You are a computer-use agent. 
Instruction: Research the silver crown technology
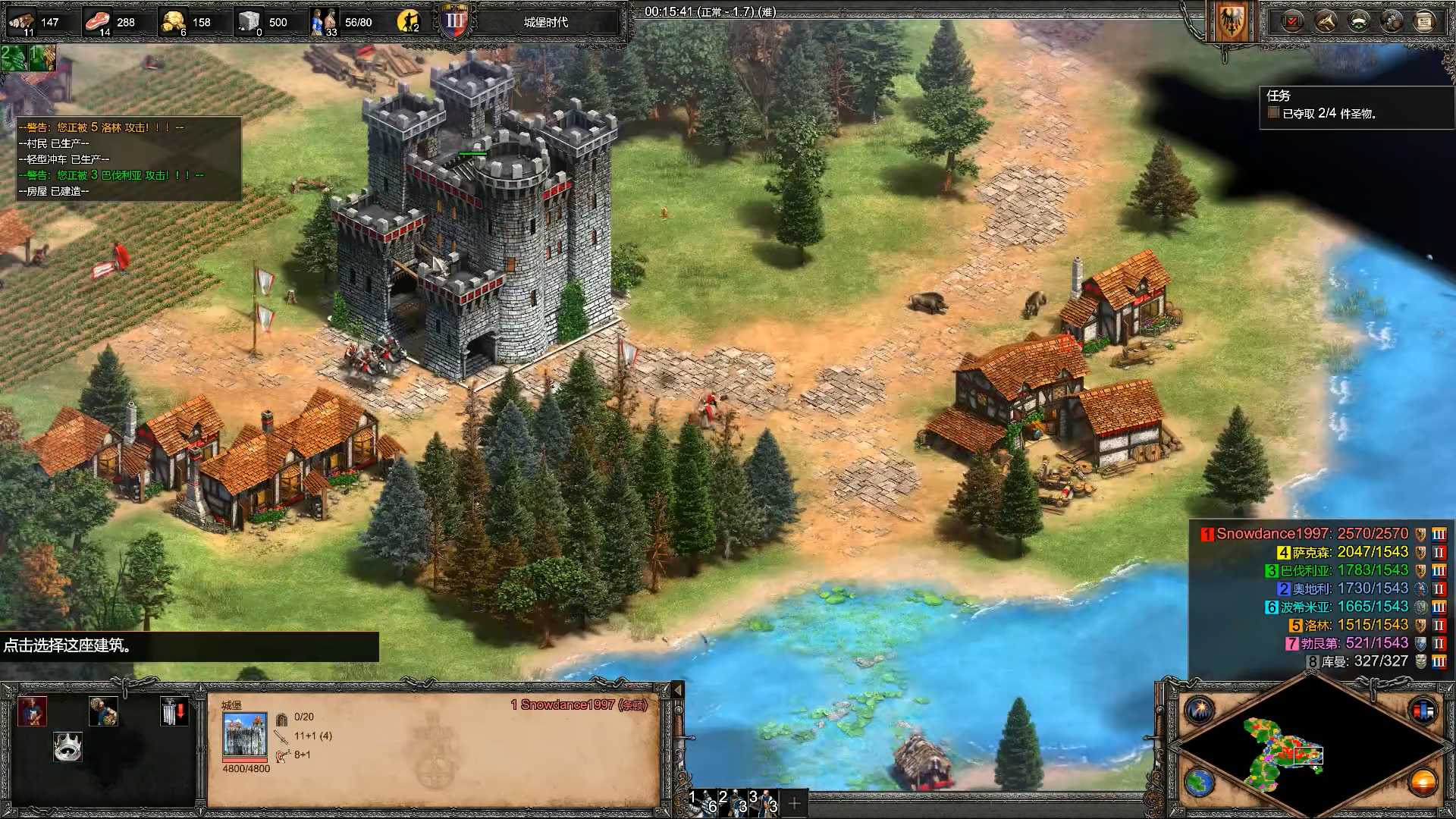[x=67, y=747]
